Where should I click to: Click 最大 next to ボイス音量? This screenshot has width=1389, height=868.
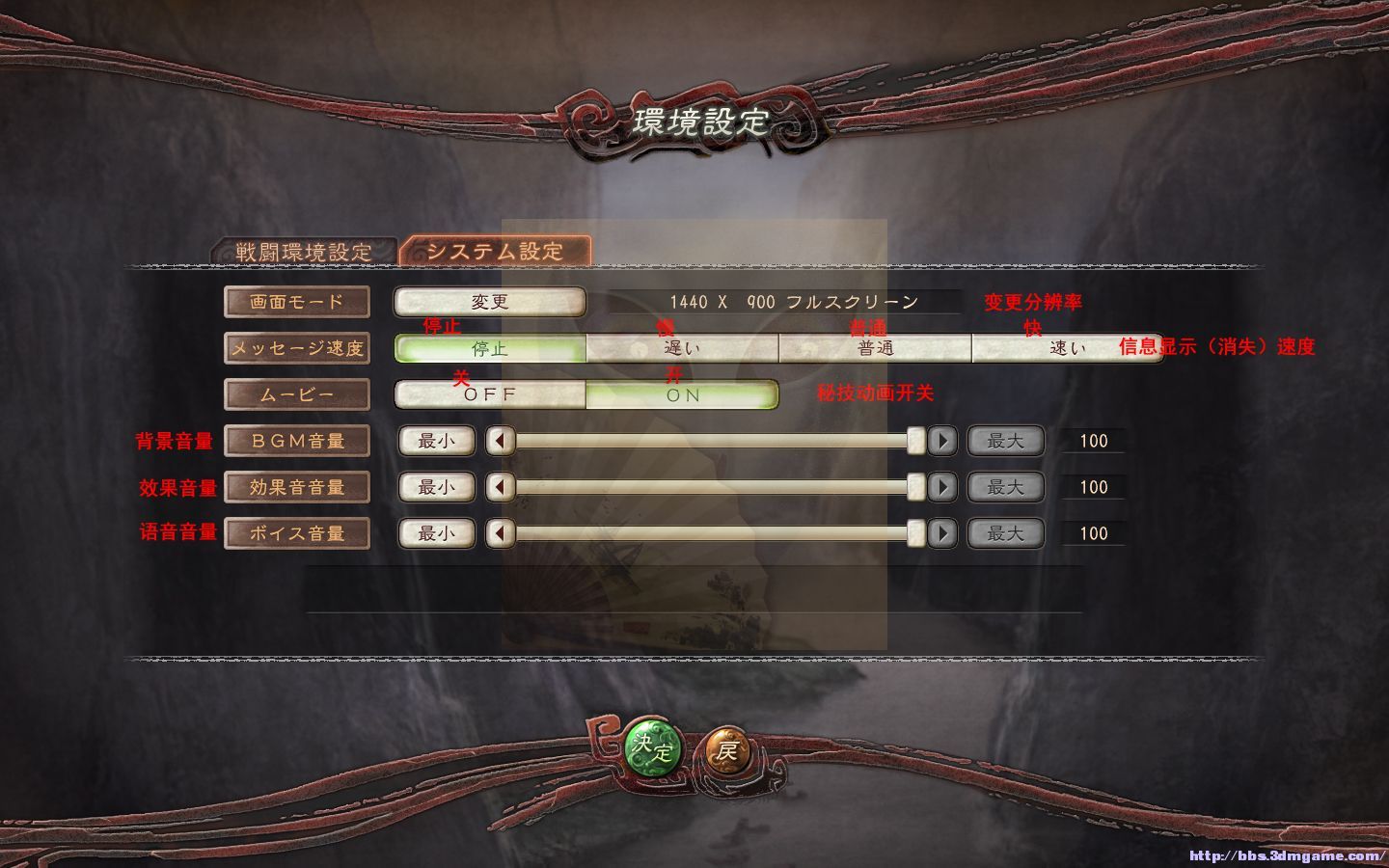pos(1005,533)
